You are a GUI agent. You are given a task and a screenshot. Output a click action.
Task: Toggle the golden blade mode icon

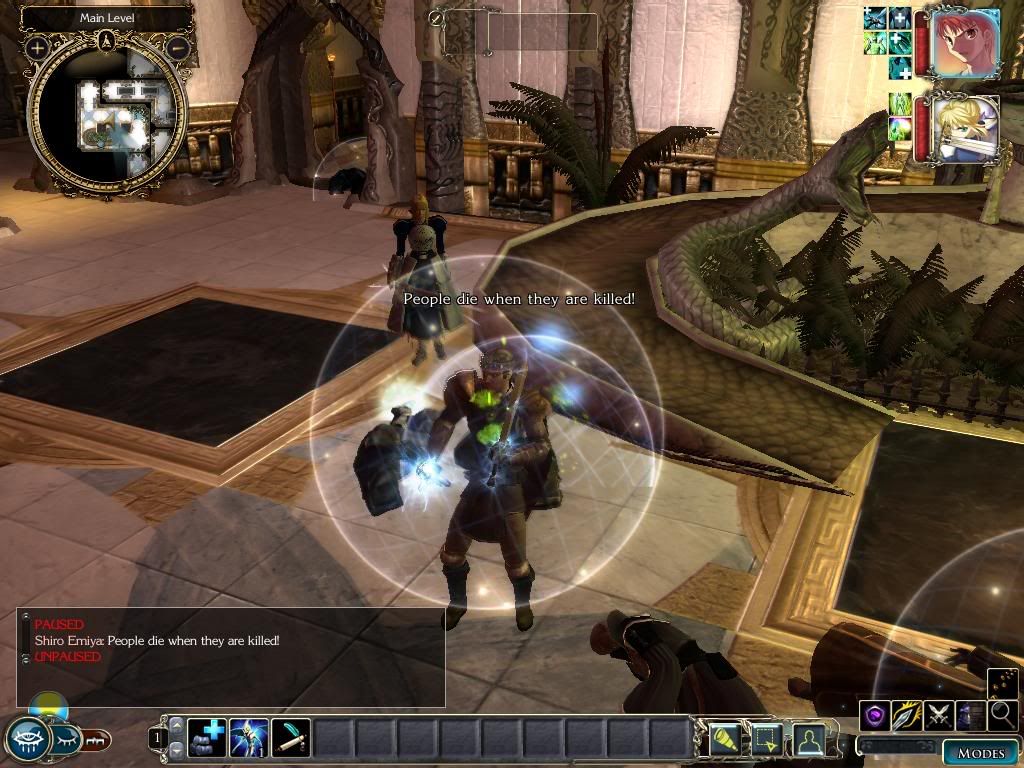tap(907, 715)
